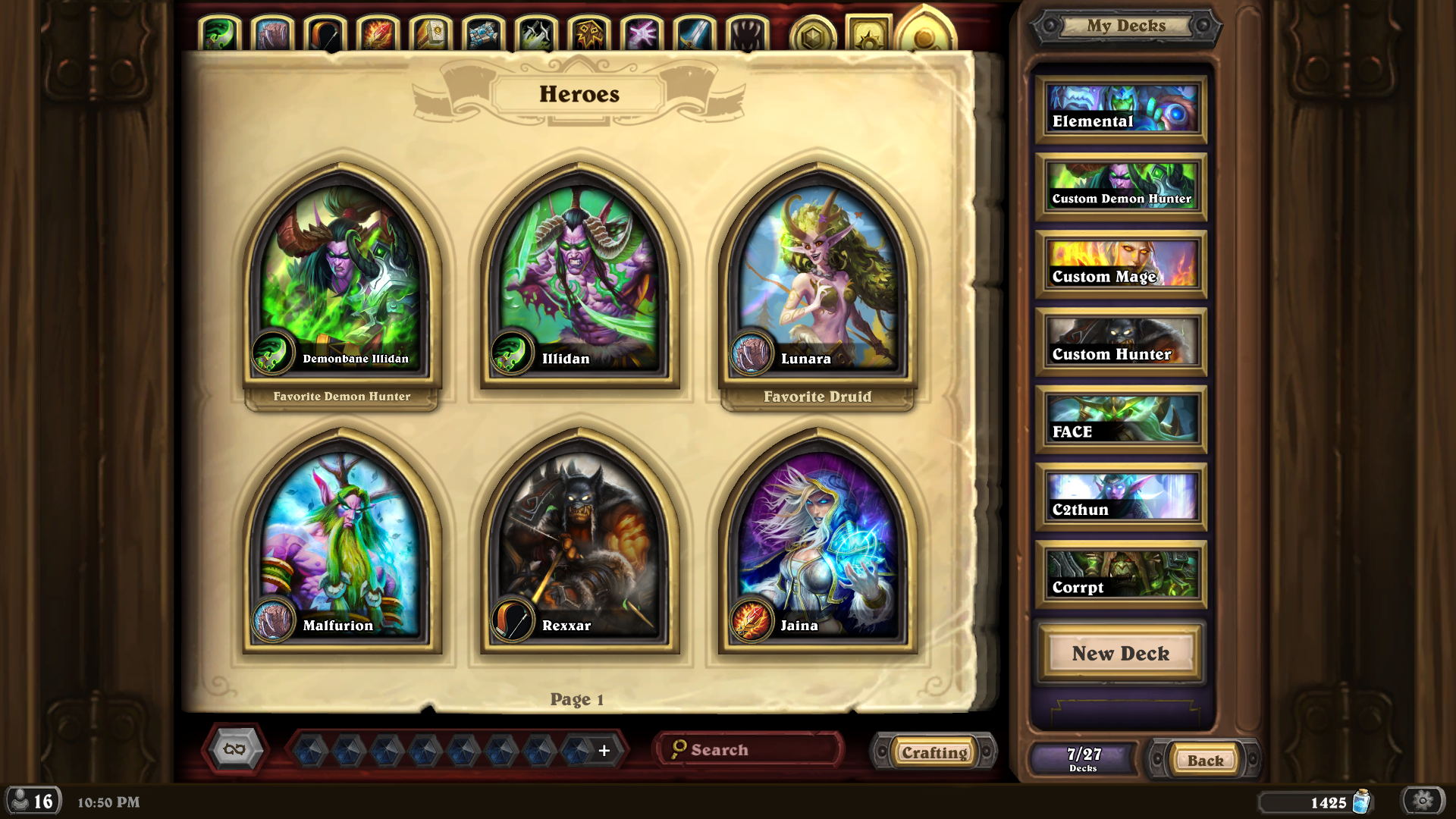The width and height of the screenshot is (1456, 819).
Task: Open the Custom Hunter deck
Action: [1121, 343]
